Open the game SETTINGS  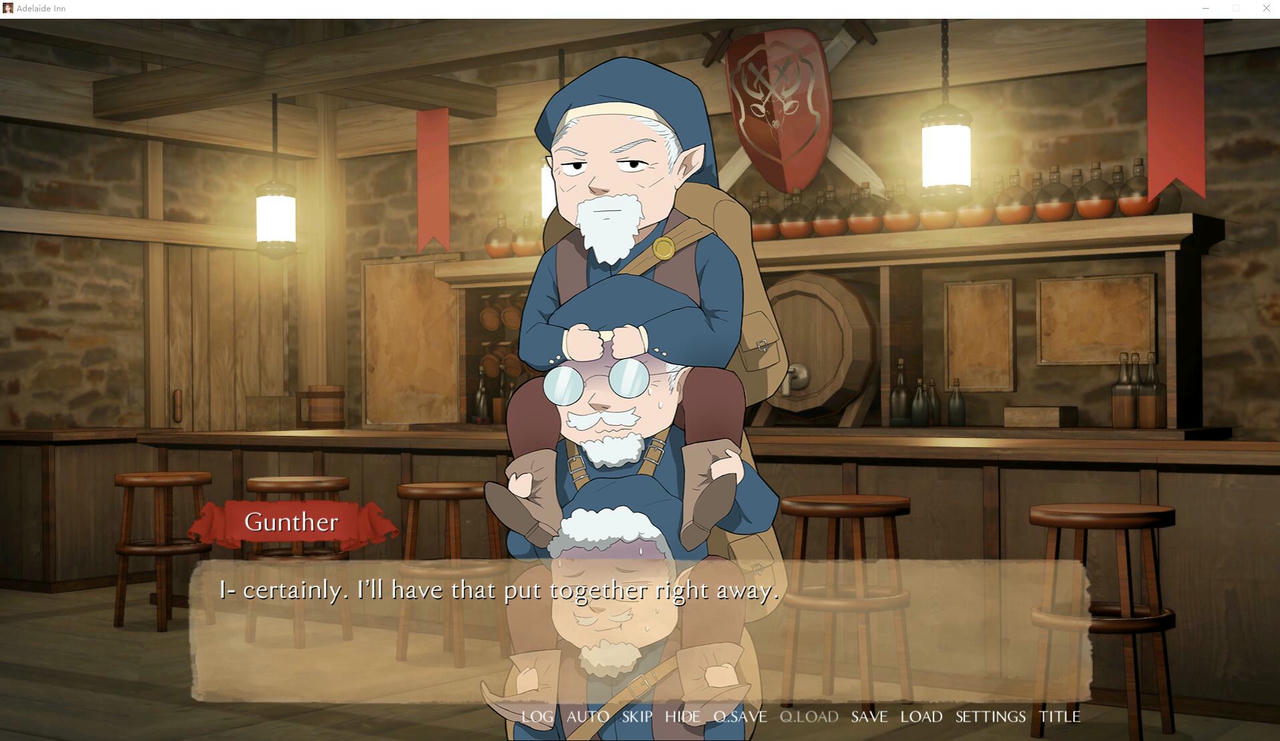[989, 716]
